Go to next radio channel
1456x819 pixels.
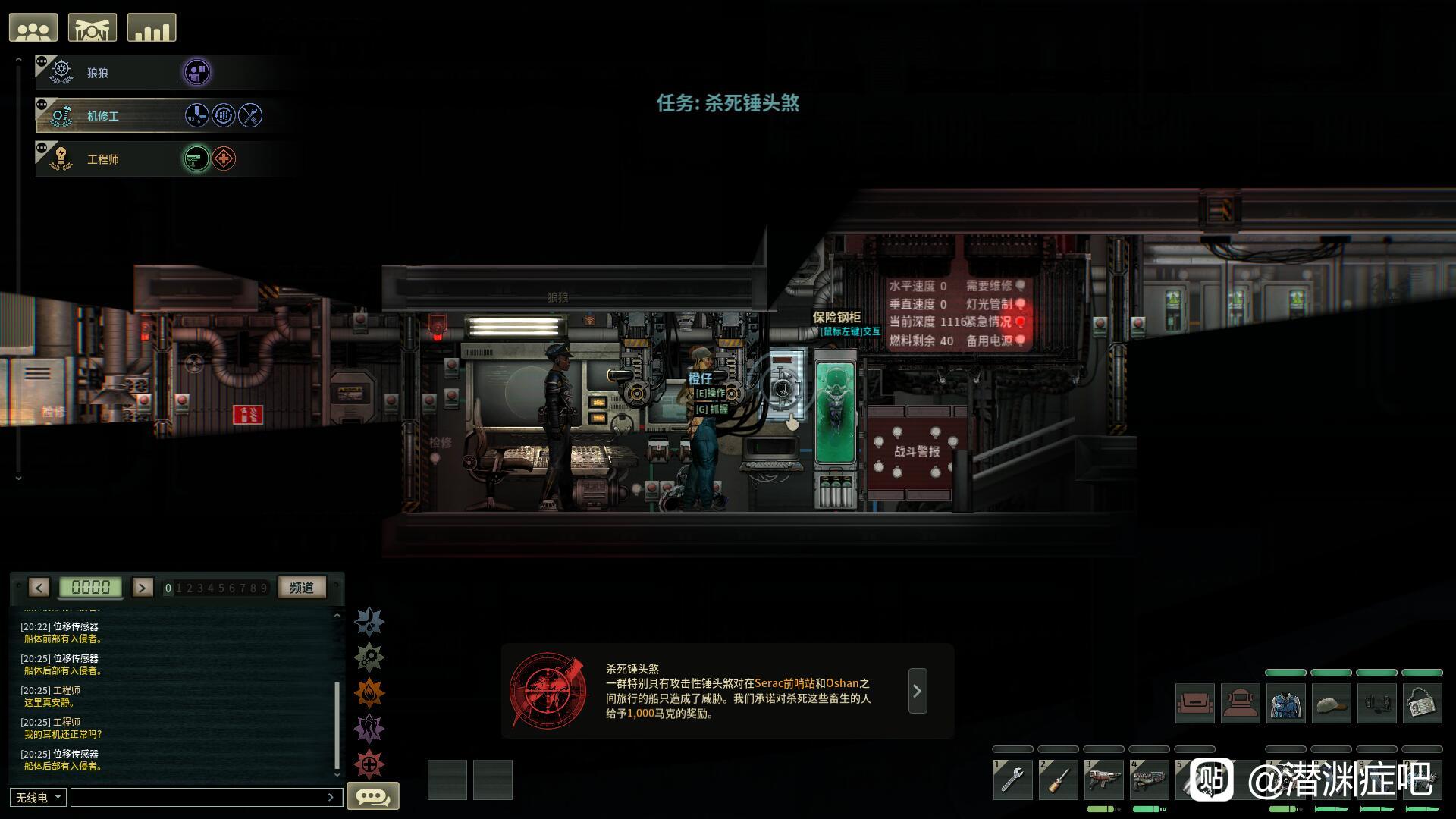143,588
